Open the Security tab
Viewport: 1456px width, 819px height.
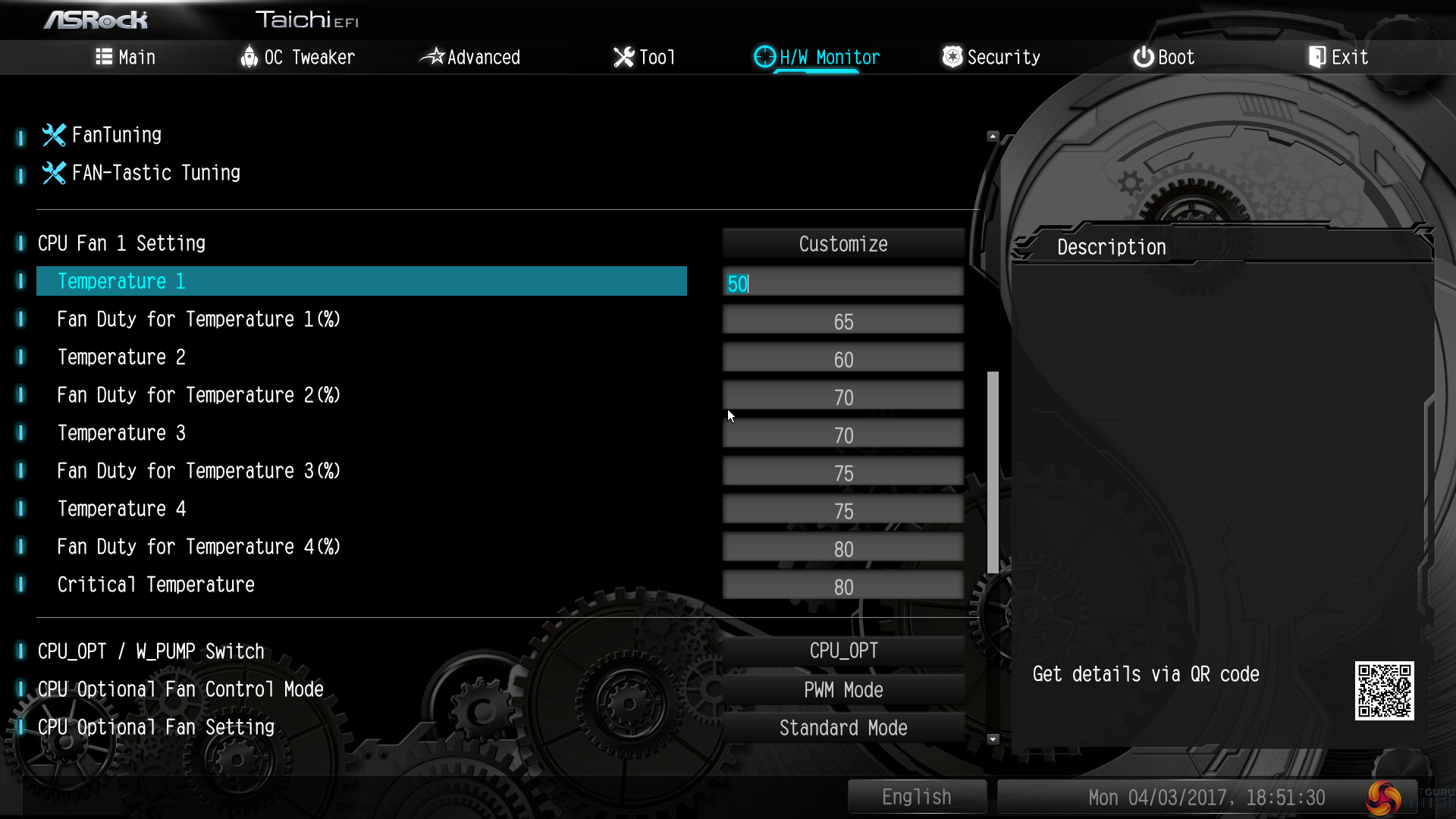pos(991,57)
